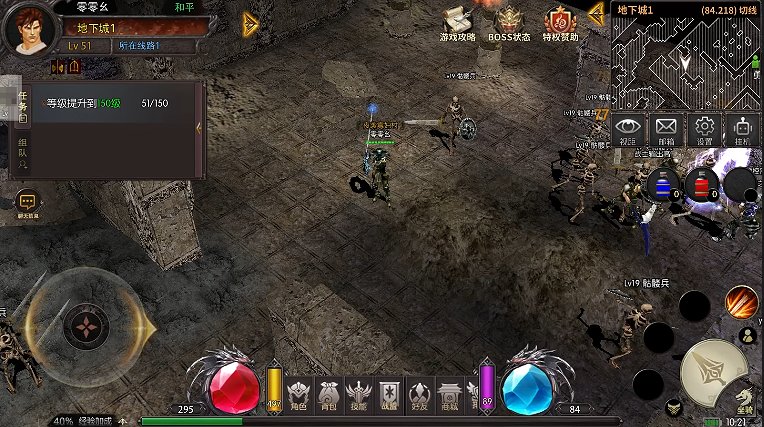Open the 游戏攻略 game guide
This screenshot has width=764, height=427.
click(457, 24)
